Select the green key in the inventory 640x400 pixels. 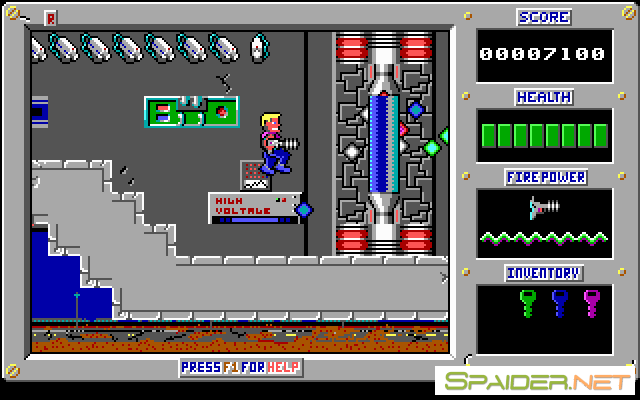(528, 301)
